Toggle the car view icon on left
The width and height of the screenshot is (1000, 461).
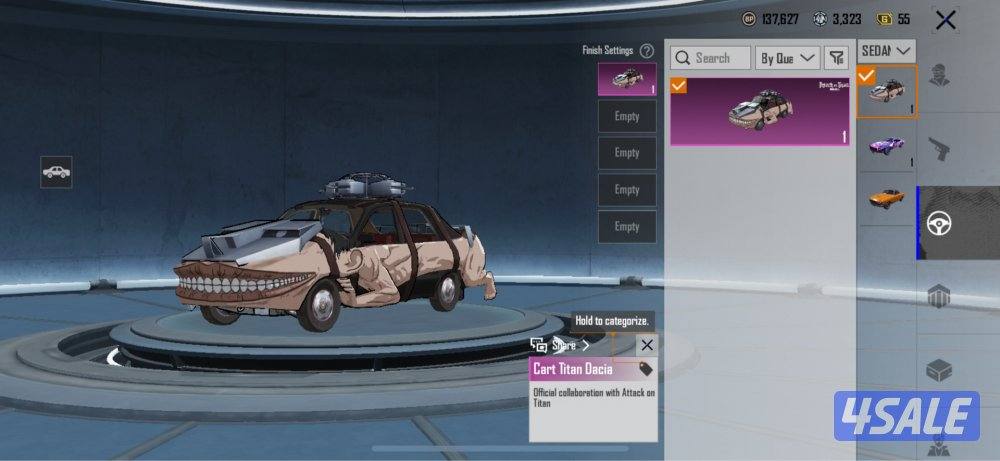(56, 172)
